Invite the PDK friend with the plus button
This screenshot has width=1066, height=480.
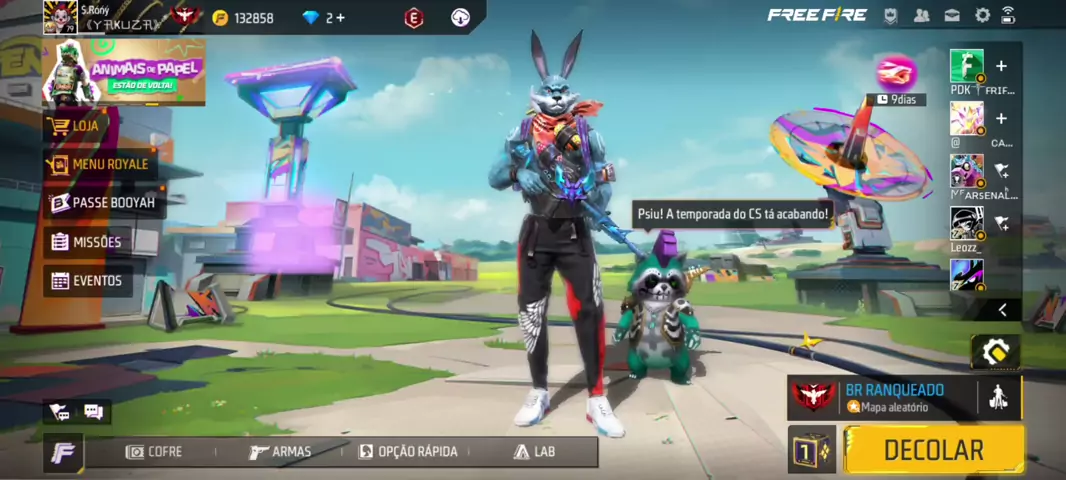click(1001, 66)
